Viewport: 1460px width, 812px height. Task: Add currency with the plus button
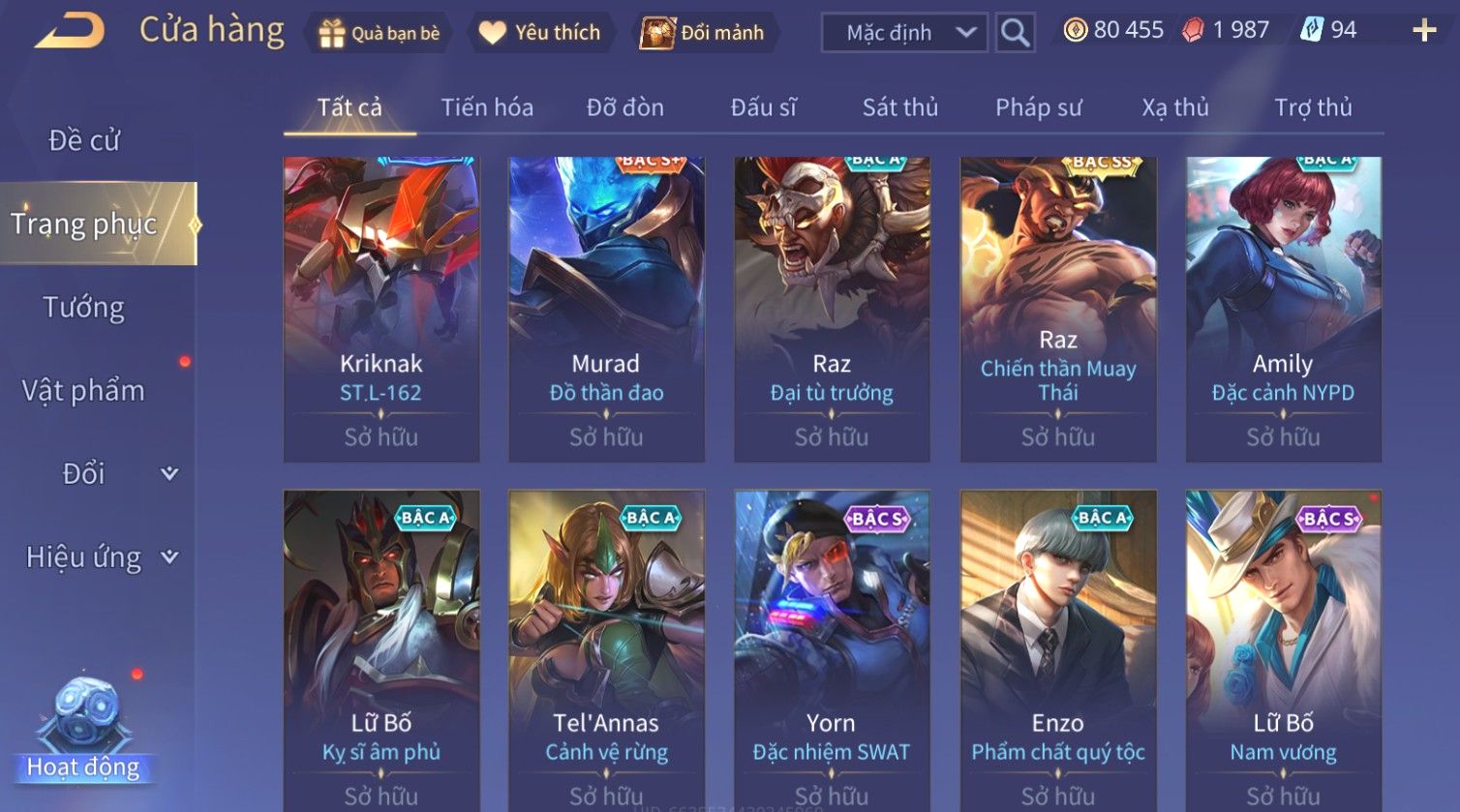pyautogui.click(x=1424, y=31)
